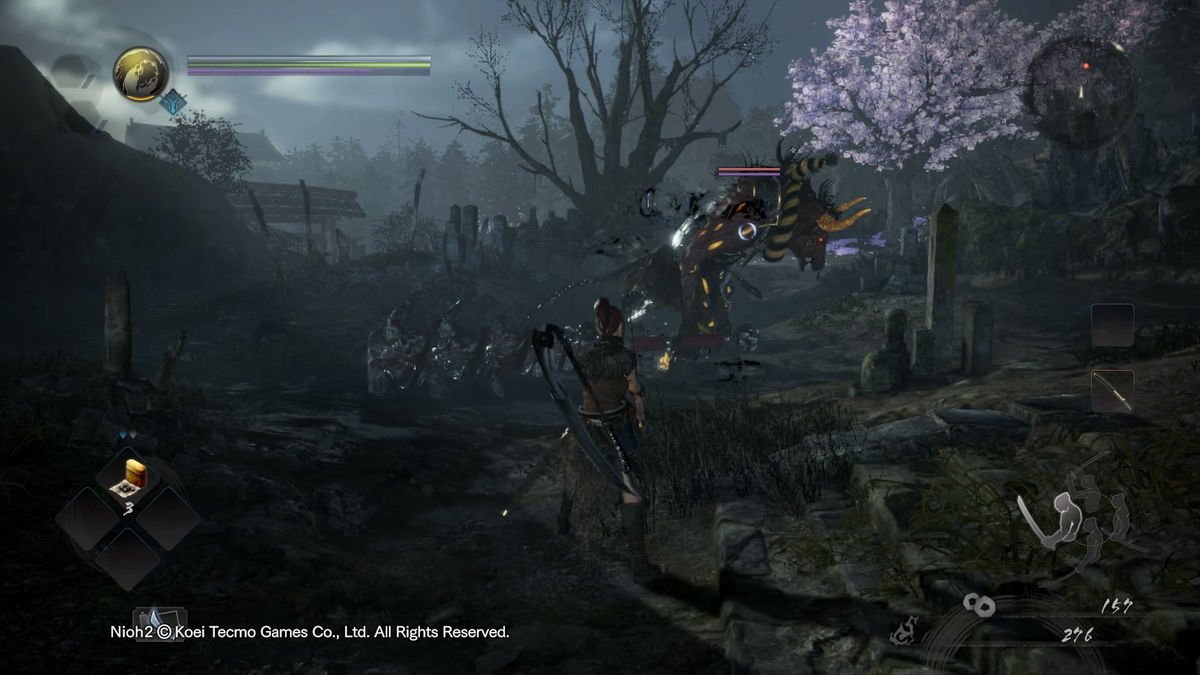Select the equipped weapon slot with blade
Screen dimensions: 1200x675
tap(1112, 390)
